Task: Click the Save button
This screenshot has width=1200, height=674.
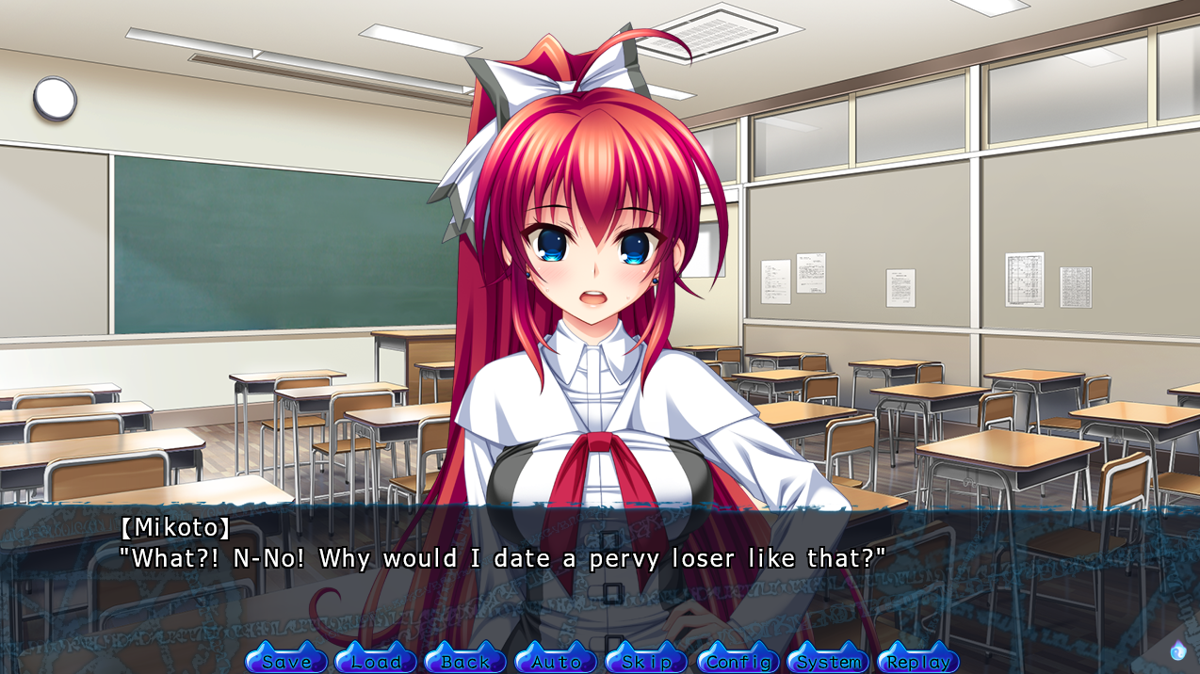Action: [286, 661]
